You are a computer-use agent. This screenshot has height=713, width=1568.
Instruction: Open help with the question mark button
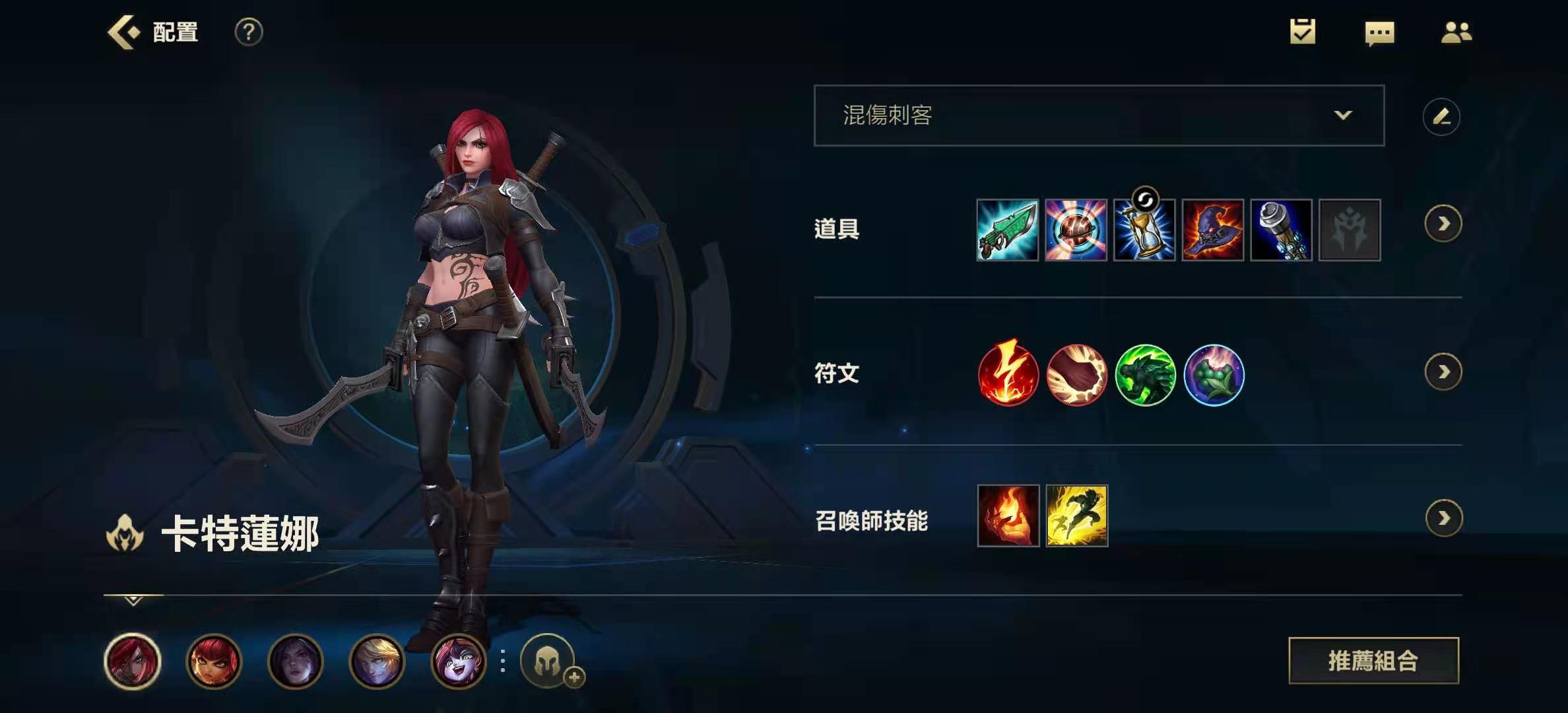(247, 32)
